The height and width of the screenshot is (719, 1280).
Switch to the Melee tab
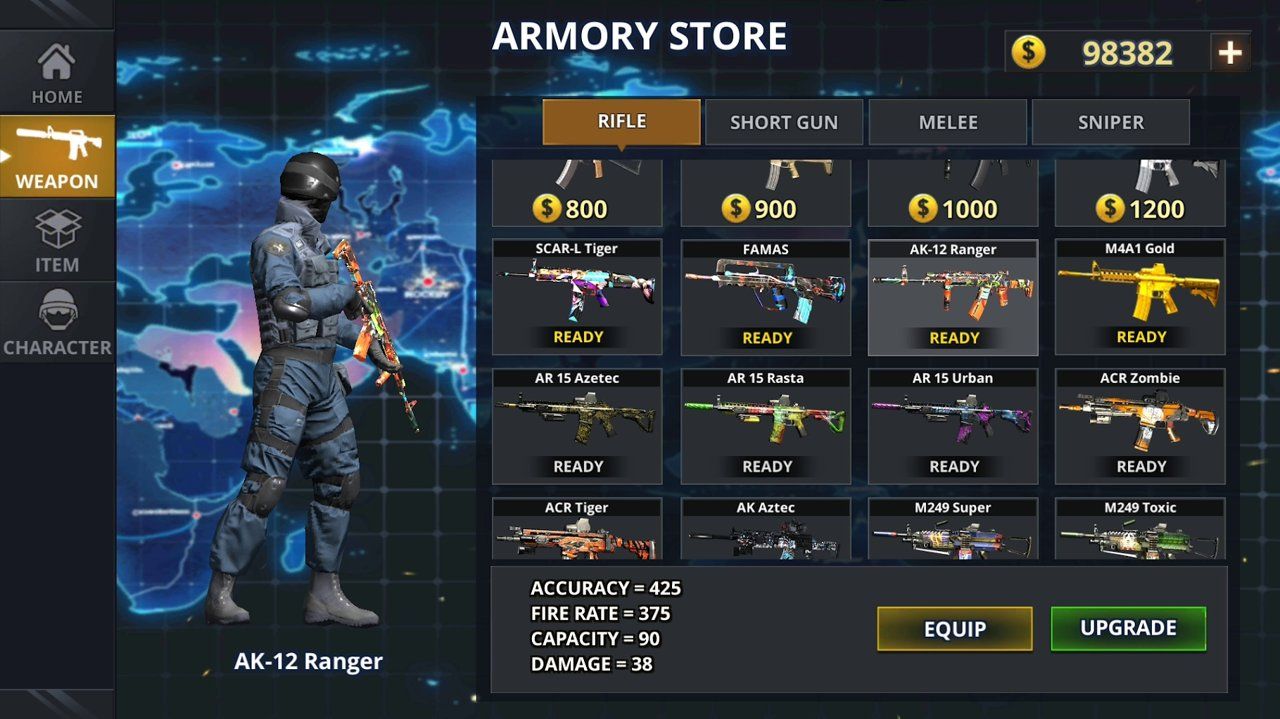[948, 122]
